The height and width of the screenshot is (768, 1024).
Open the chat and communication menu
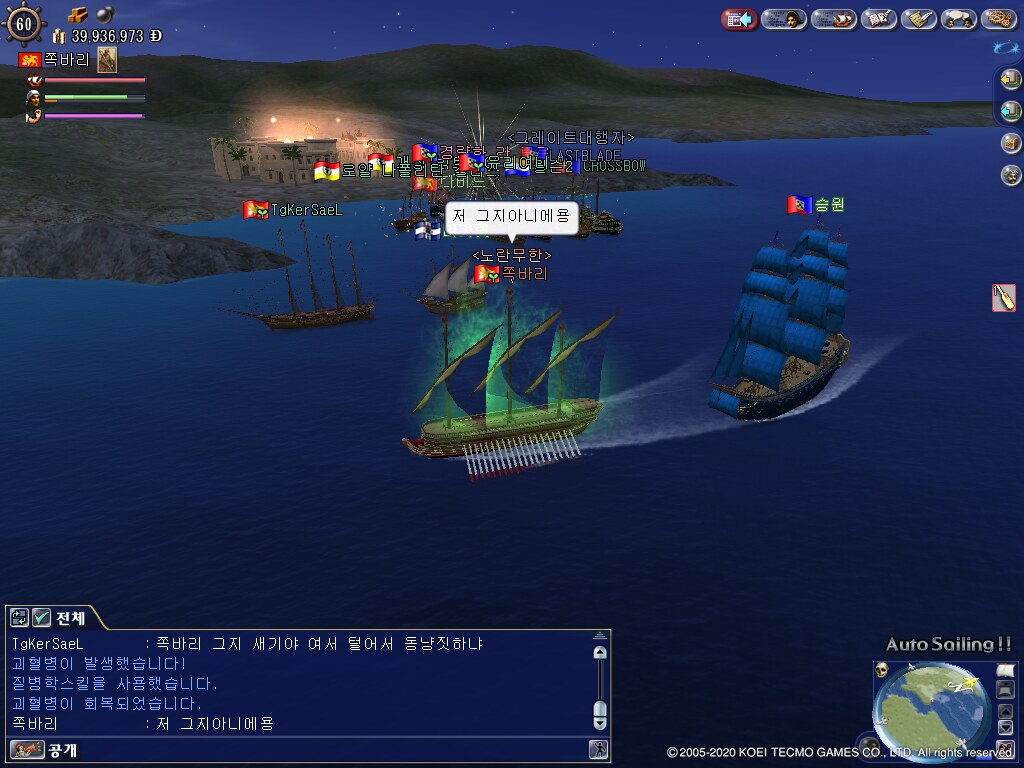(959, 19)
